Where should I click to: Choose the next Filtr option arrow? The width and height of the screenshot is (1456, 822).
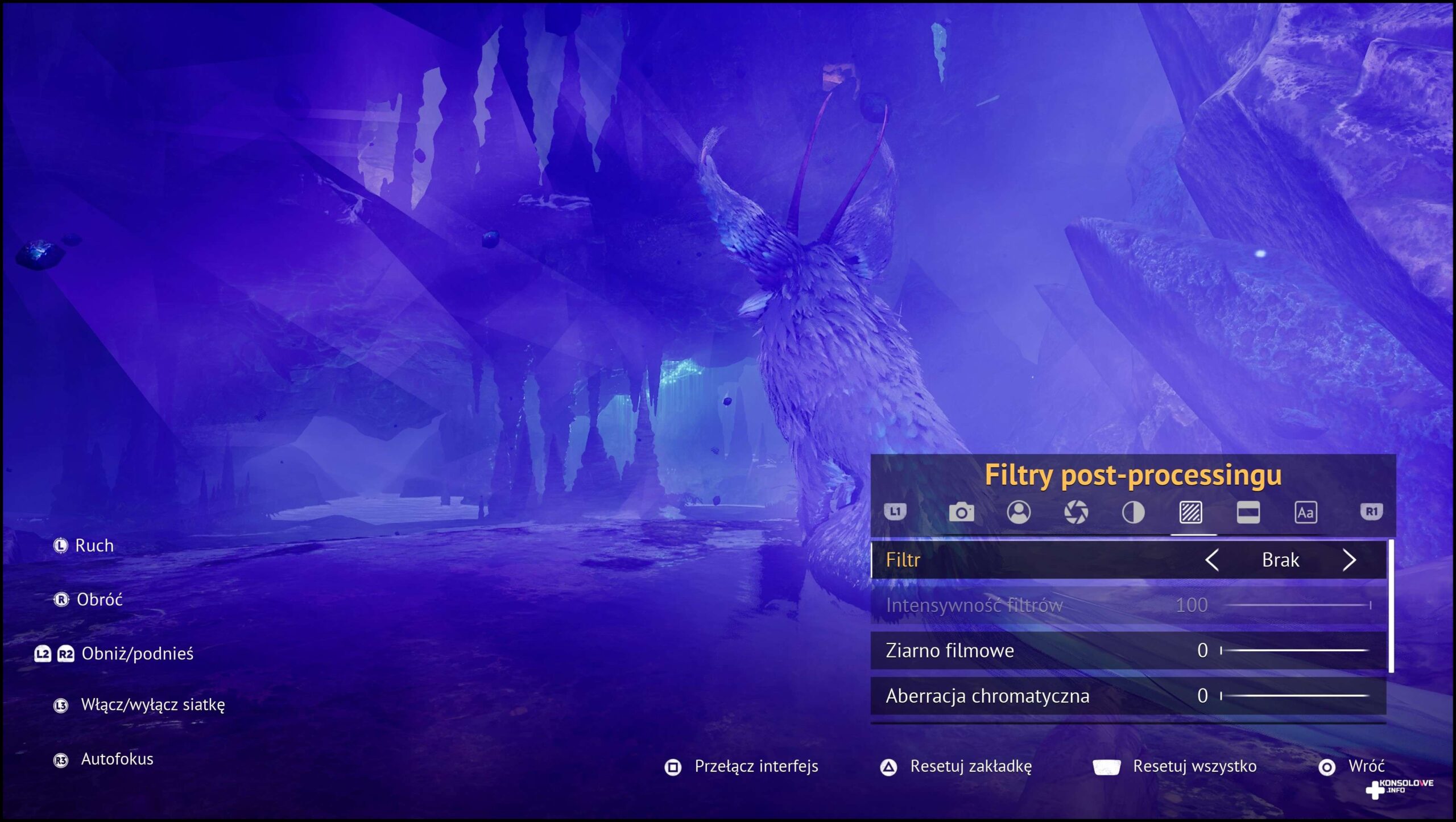point(1349,560)
